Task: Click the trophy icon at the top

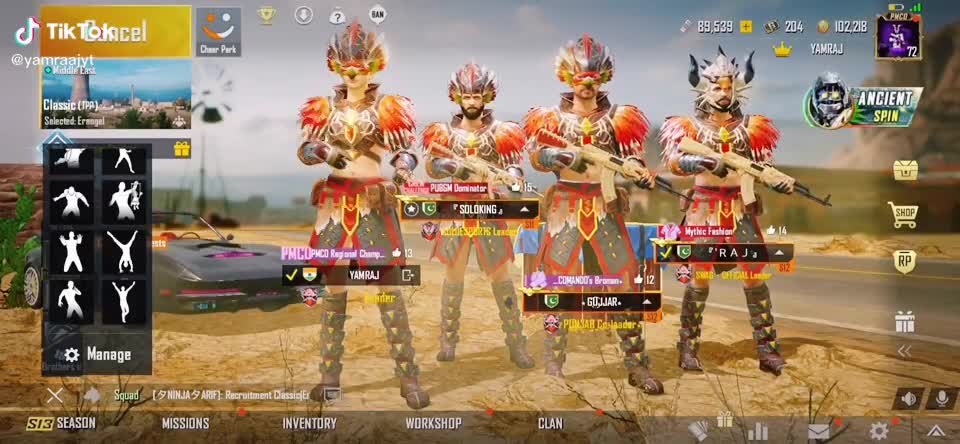Action: (x=266, y=15)
